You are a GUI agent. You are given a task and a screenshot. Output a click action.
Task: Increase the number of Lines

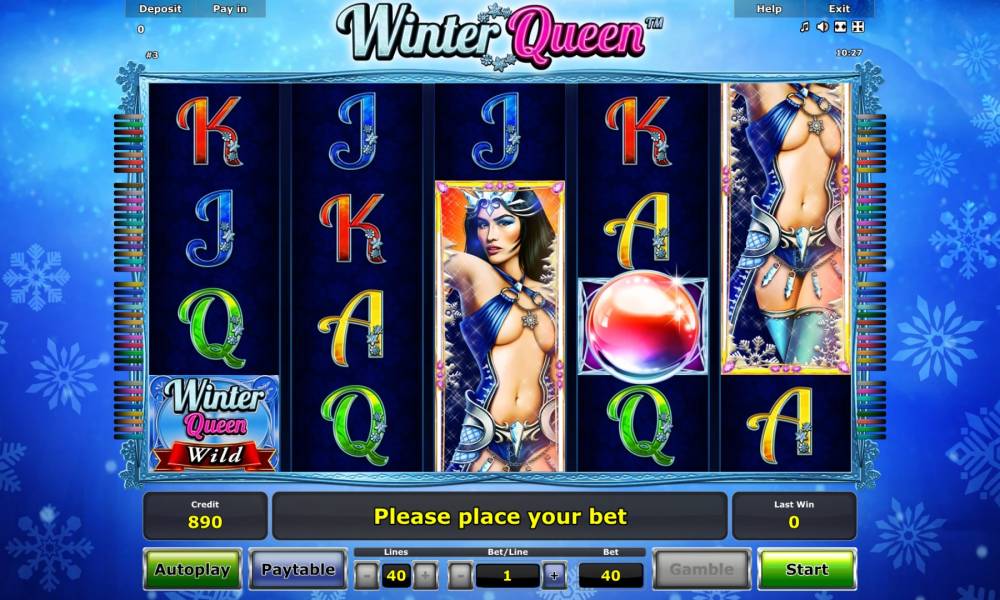tap(425, 575)
